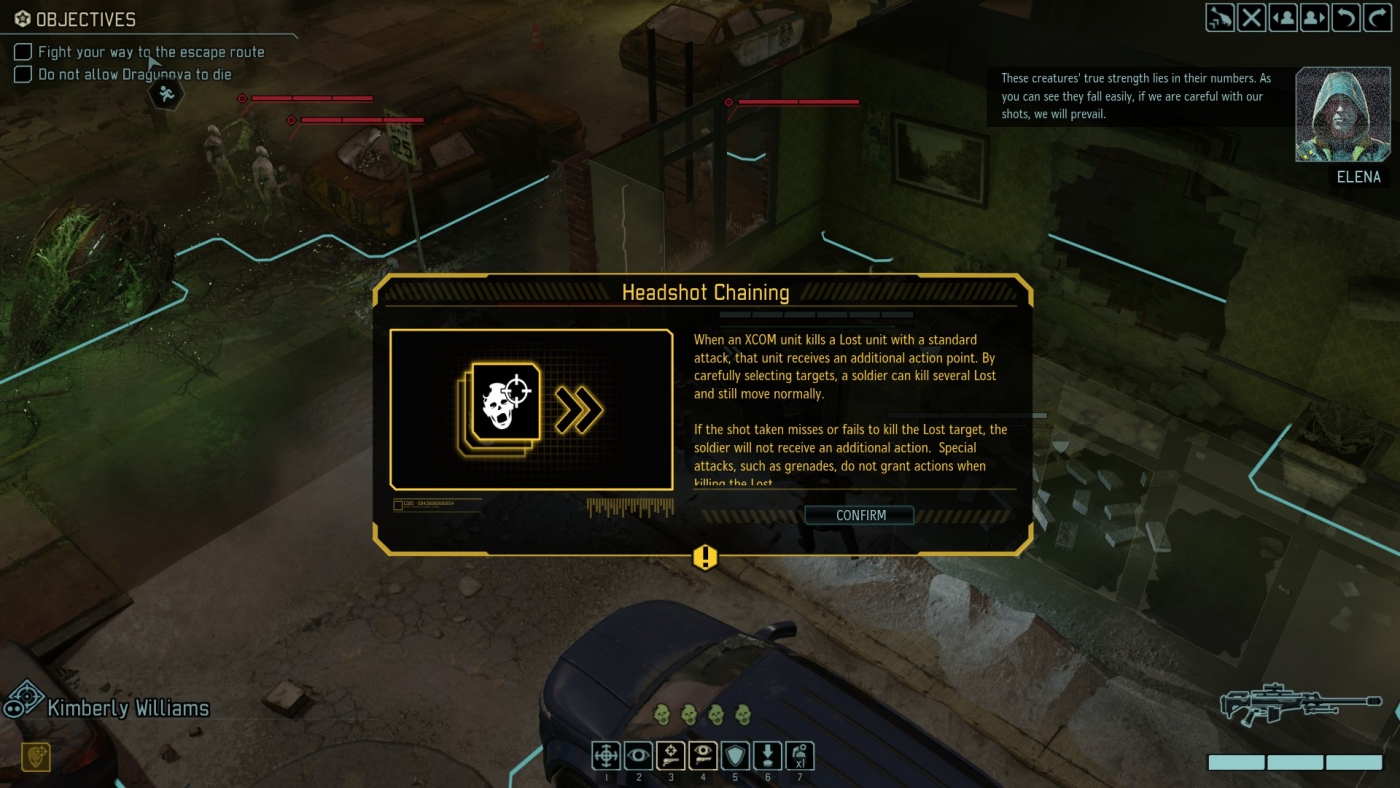1400x788 pixels.
Task: Rotate the camera right with the curved arrow
Action: [x=1377, y=17]
